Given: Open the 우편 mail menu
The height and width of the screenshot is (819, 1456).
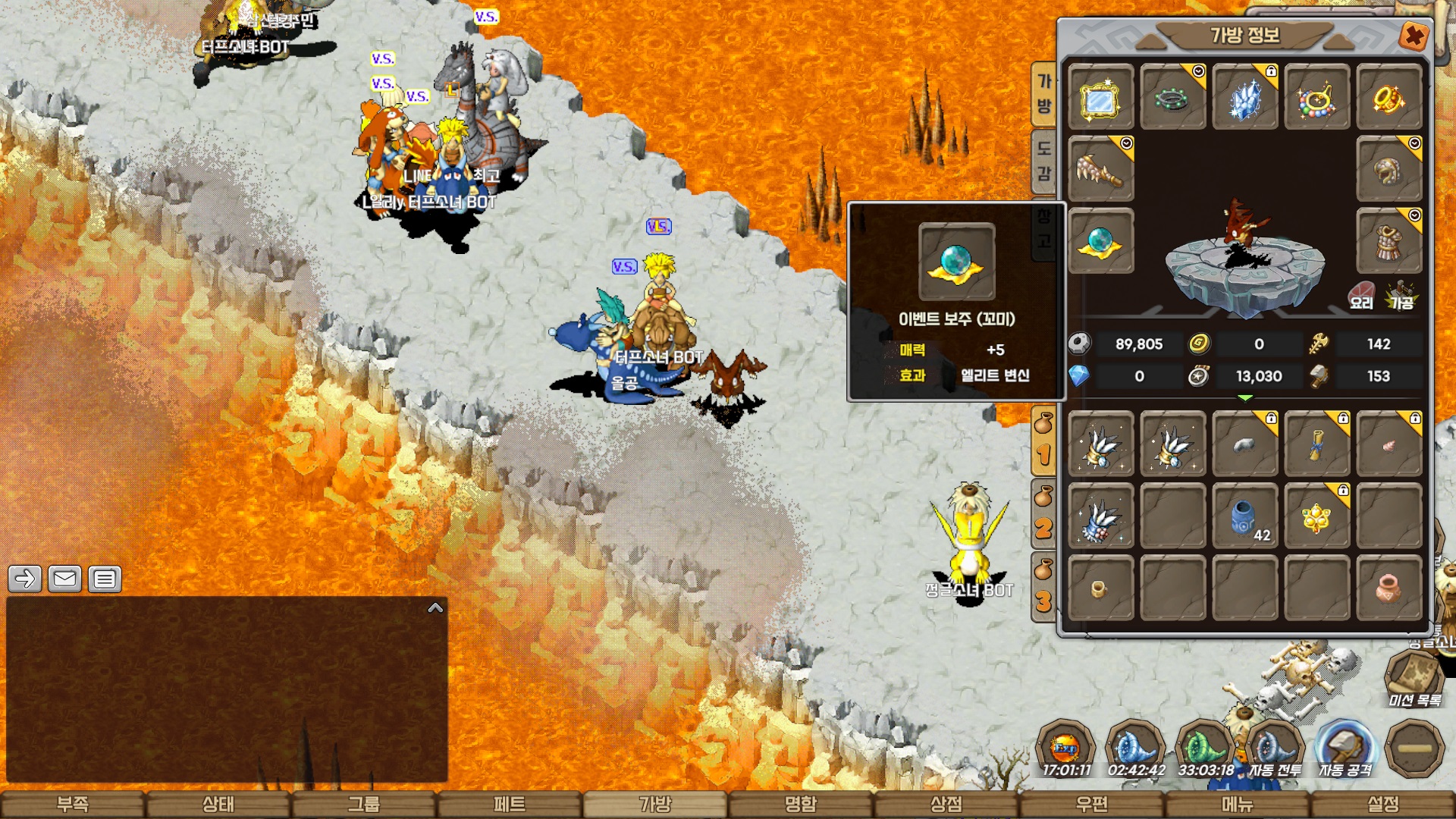Looking at the screenshot, I should pos(1092,804).
